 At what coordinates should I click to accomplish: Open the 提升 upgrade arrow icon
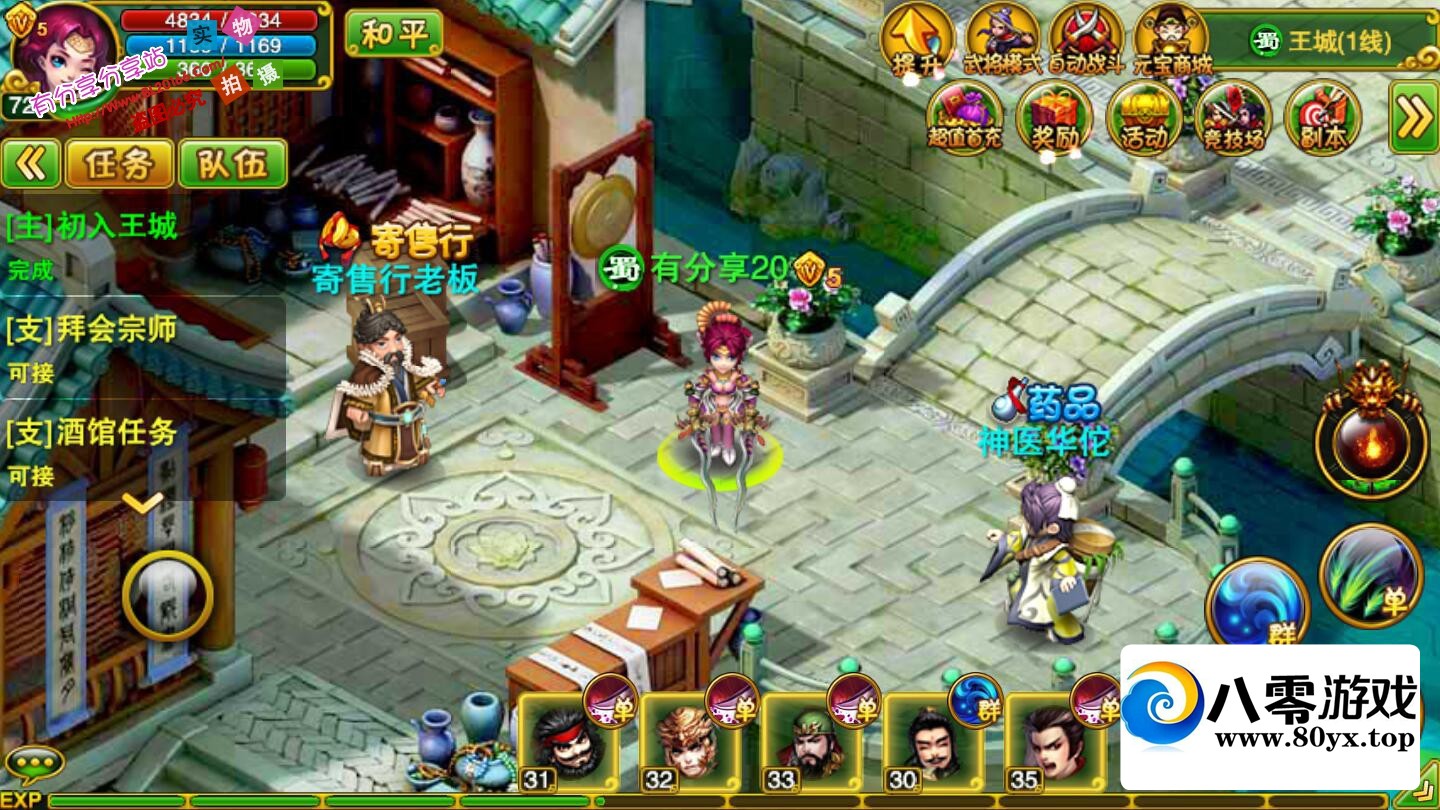[x=916, y=40]
